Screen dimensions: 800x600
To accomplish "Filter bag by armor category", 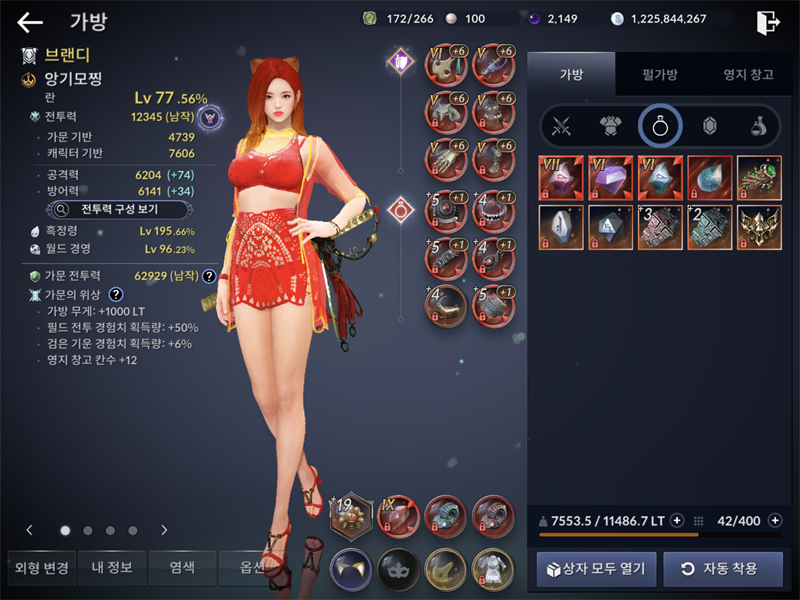I will (610, 126).
